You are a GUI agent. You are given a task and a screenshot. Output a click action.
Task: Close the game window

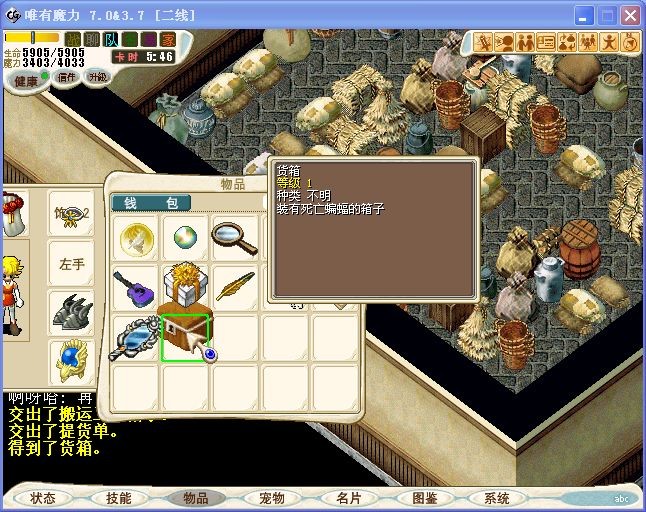click(630, 16)
